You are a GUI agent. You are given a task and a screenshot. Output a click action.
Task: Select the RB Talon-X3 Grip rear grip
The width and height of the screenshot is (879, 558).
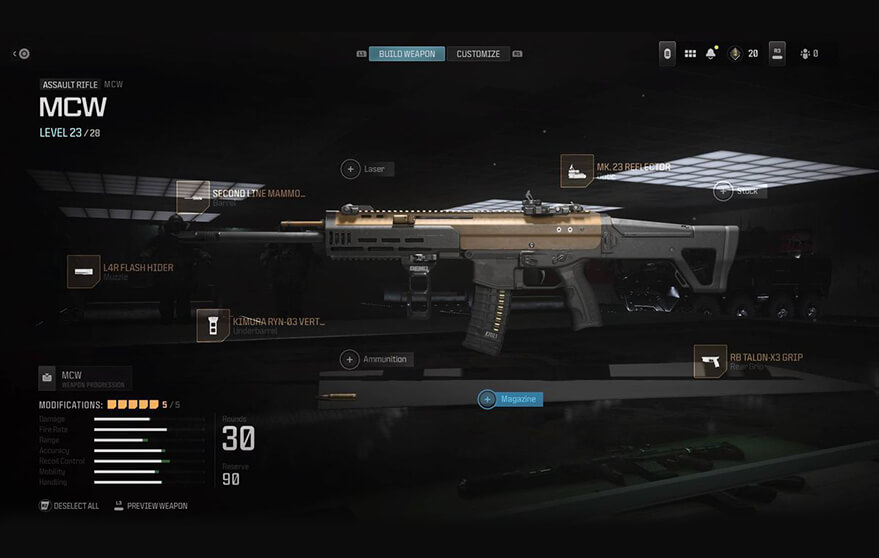pos(710,361)
